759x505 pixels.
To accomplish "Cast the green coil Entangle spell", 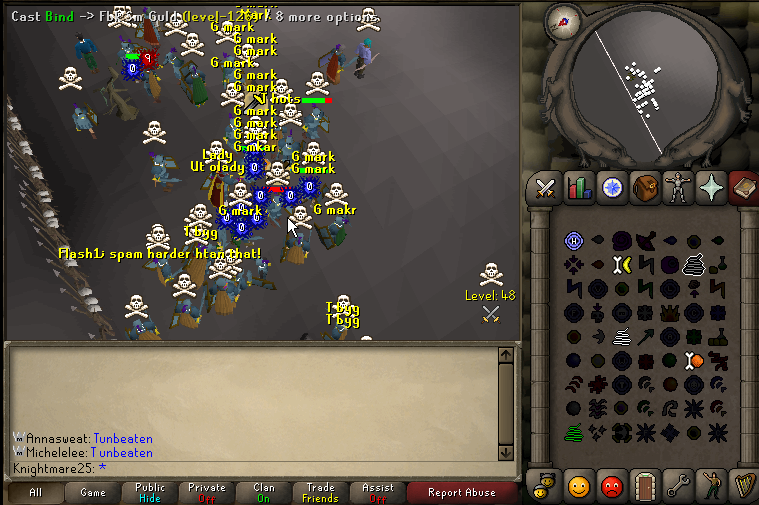I will (x=574, y=433).
